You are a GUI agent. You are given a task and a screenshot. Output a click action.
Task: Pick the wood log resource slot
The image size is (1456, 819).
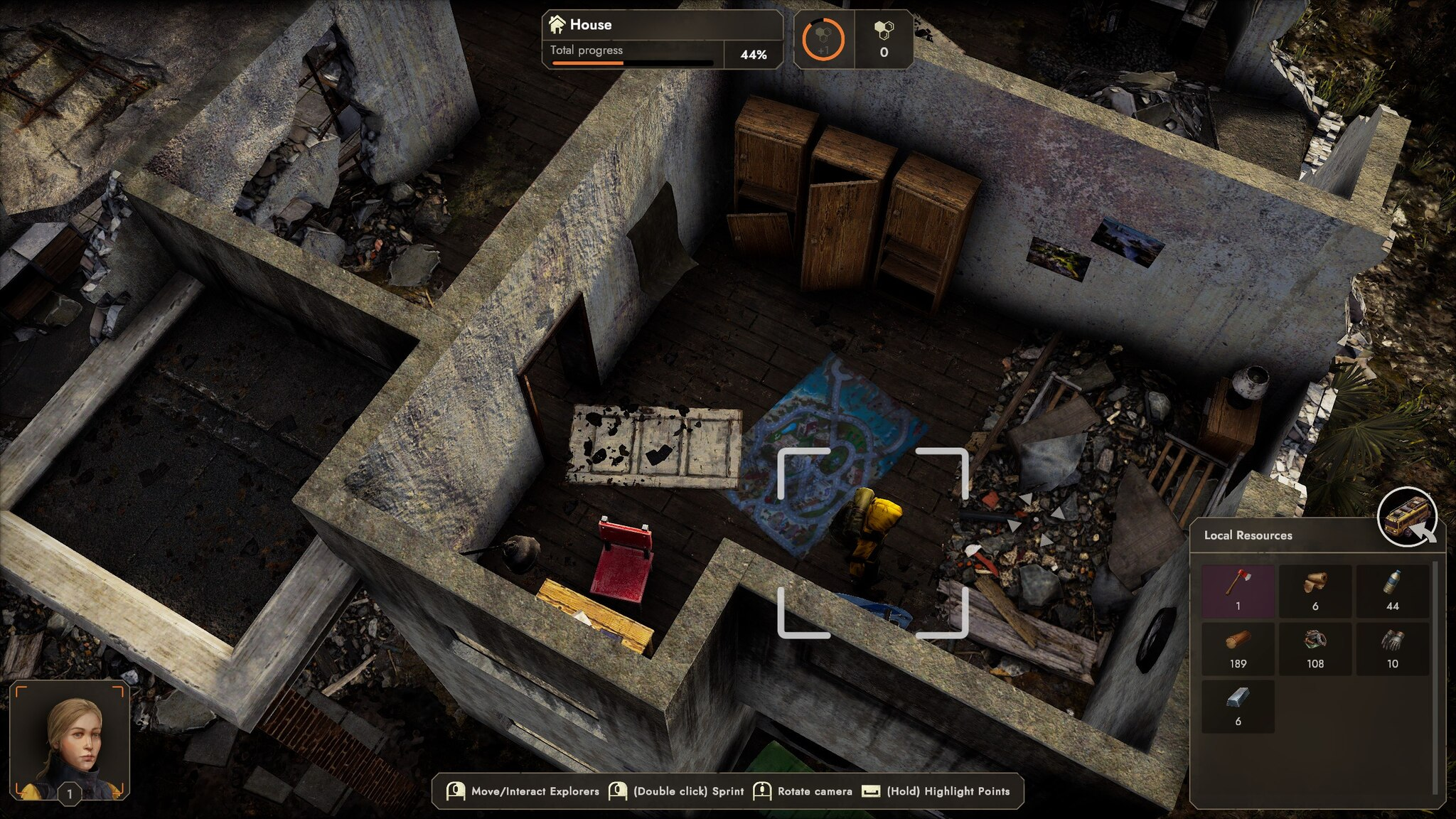coord(1238,648)
